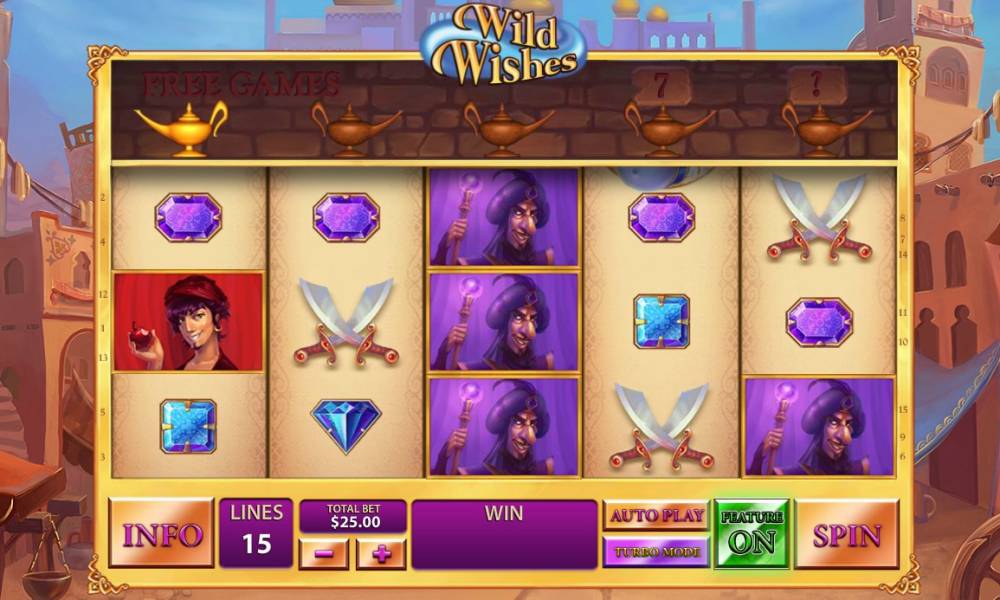Toggle the green Feature ON button

click(x=751, y=534)
